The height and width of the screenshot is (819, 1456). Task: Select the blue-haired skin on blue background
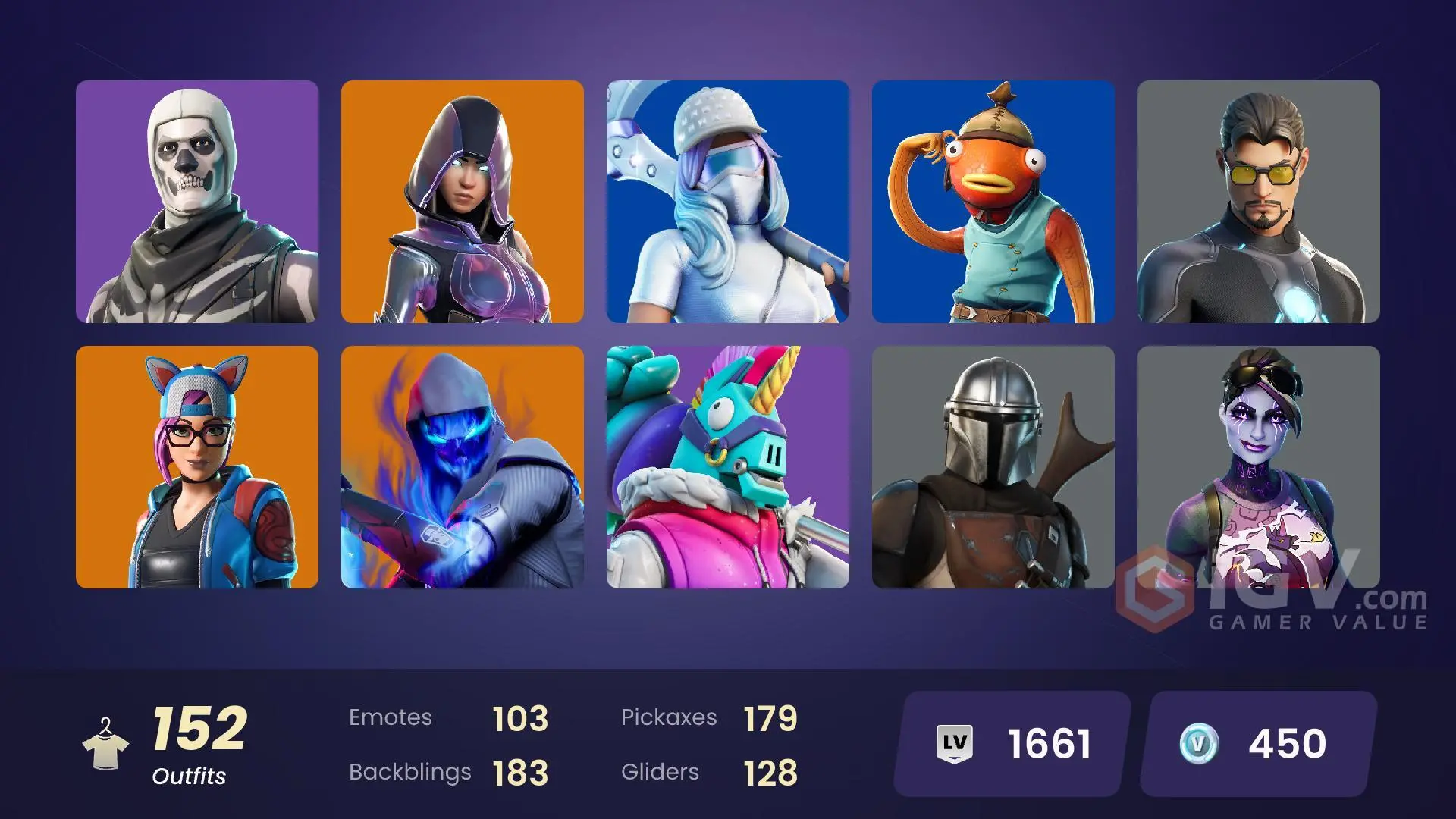pos(728,202)
